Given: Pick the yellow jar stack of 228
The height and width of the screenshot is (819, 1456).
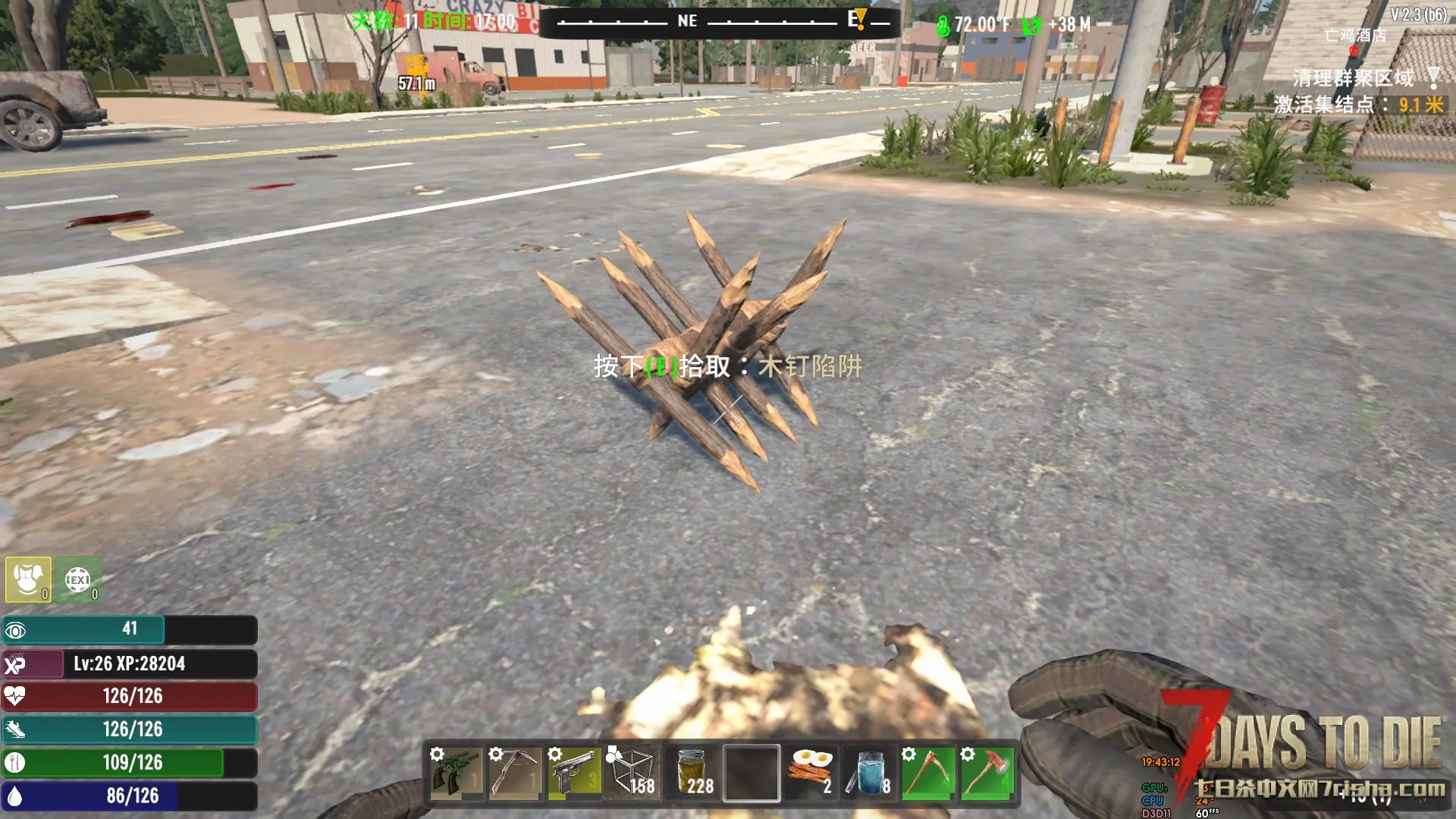Looking at the screenshot, I should pos(692,773).
